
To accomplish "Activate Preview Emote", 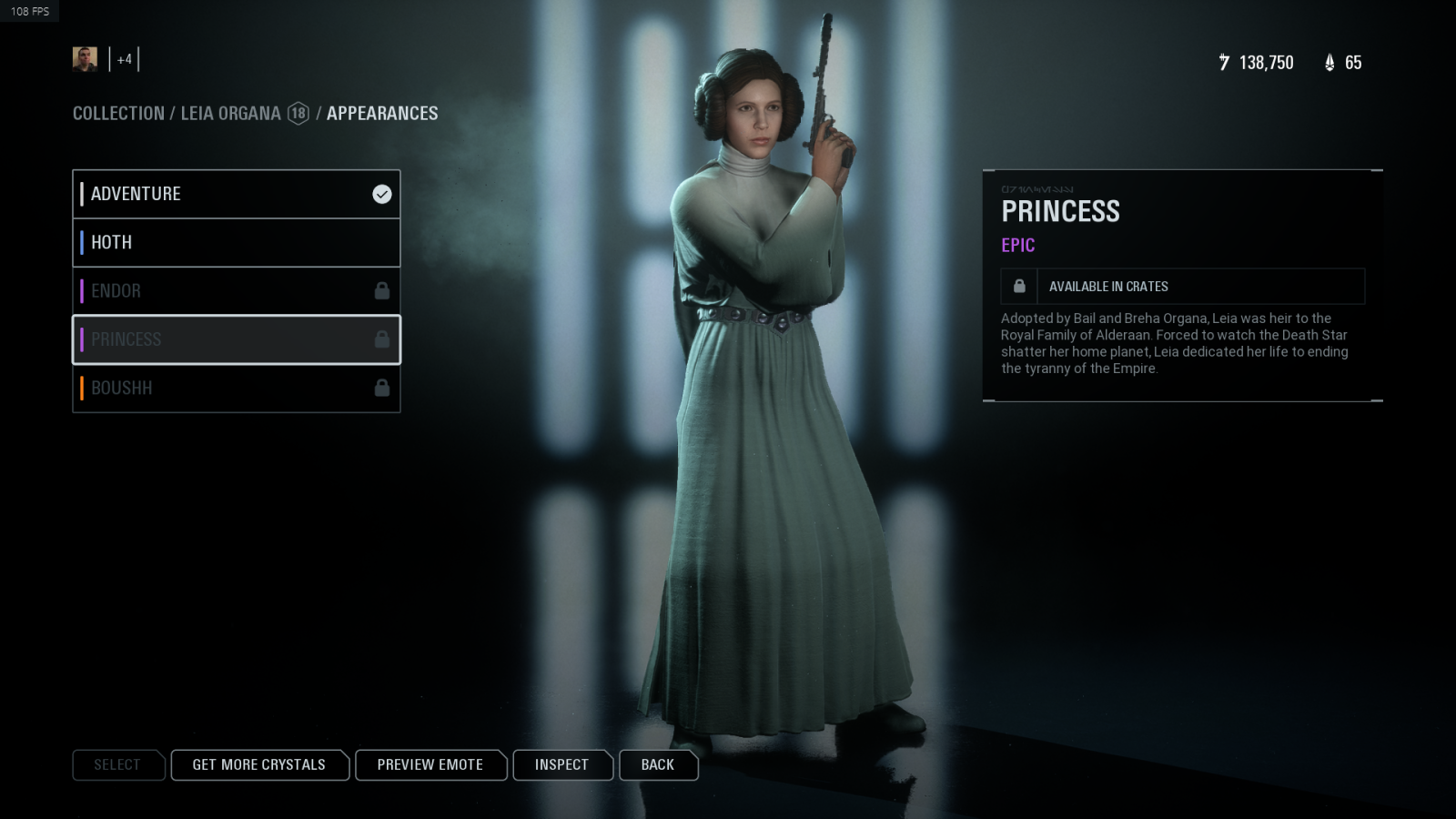I will [x=430, y=765].
